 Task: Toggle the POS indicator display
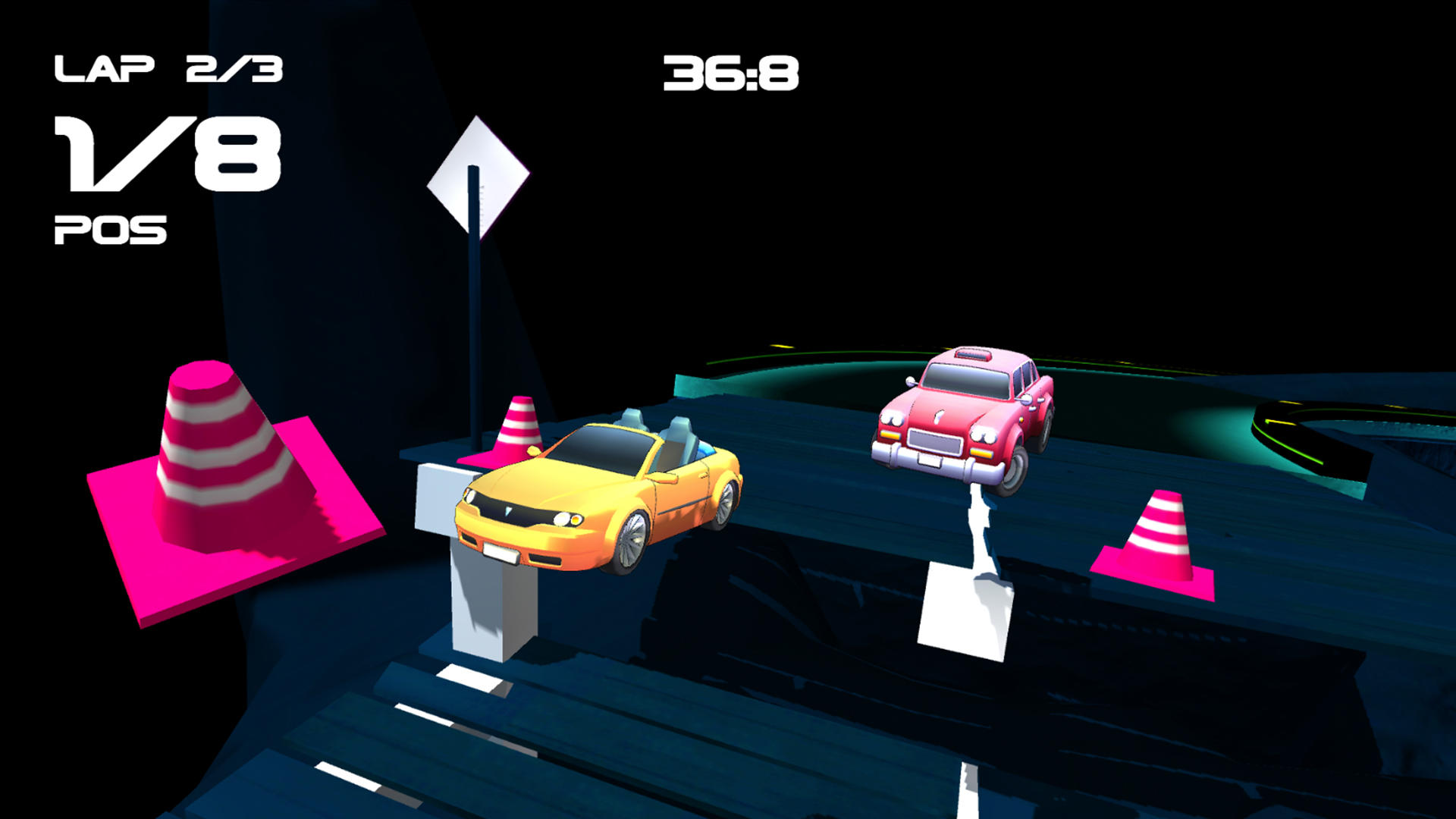[x=110, y=227]
